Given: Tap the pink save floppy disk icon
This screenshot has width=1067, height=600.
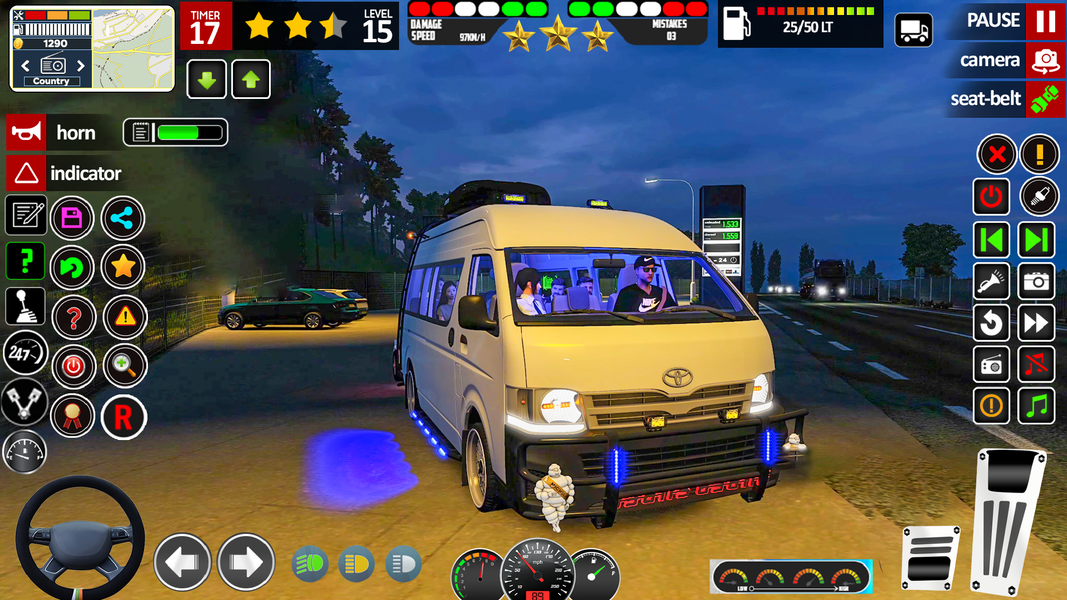Looking at the screenshot, I should tap(73, 217).
